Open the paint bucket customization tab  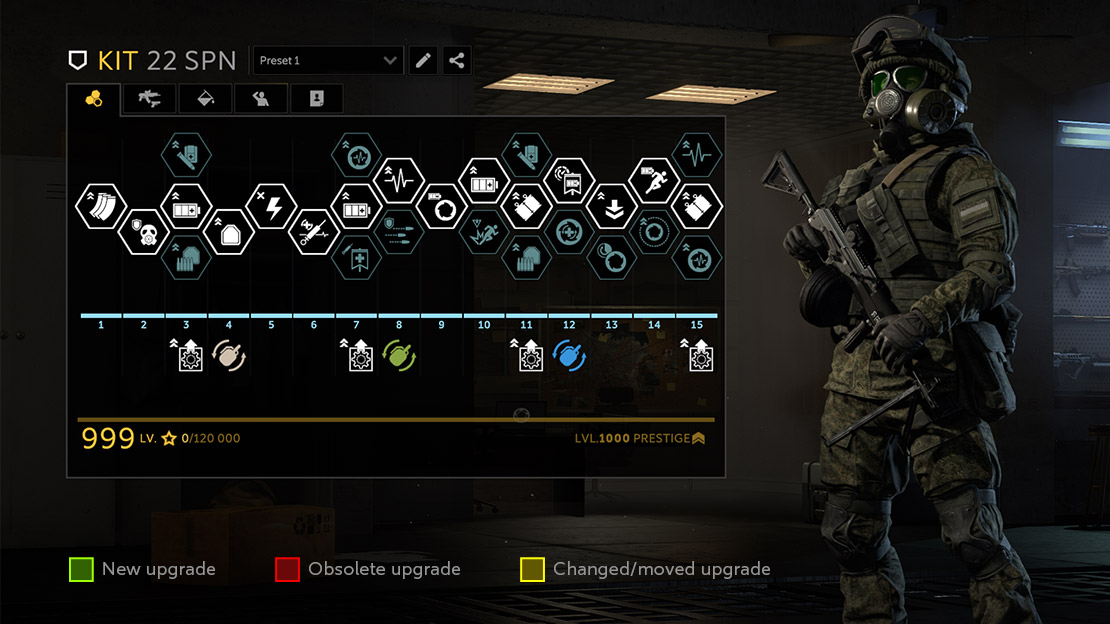tap(206, 98)
